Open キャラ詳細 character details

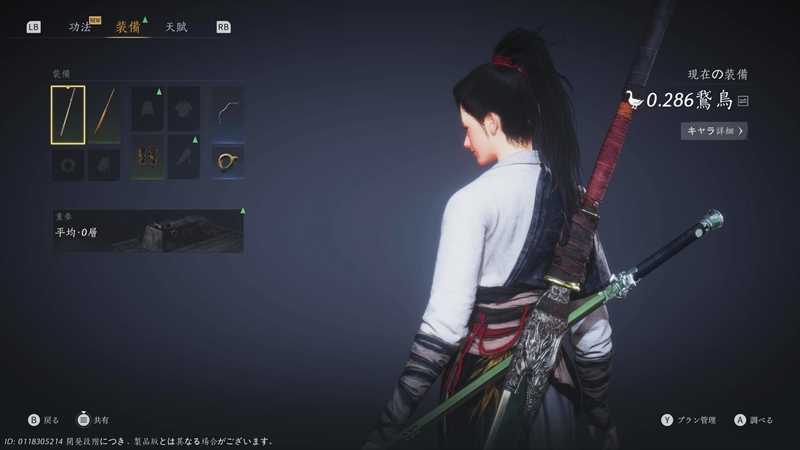point(714,131)
